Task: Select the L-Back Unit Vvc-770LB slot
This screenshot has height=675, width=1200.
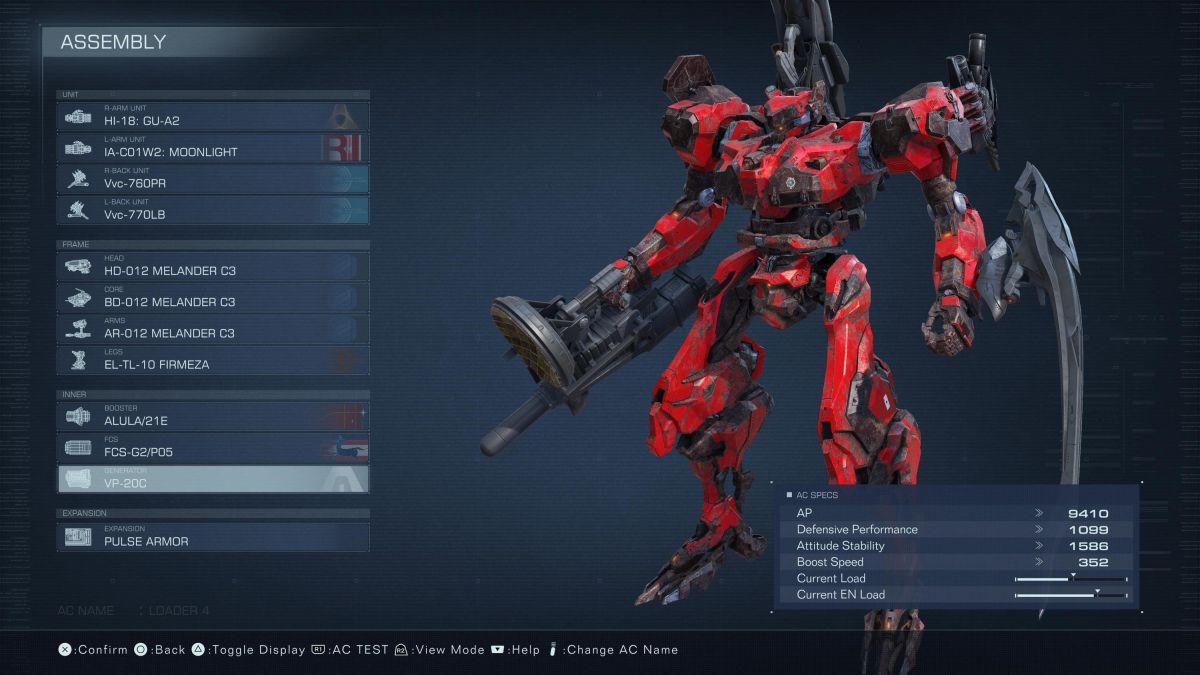Action: click(213, 210)
